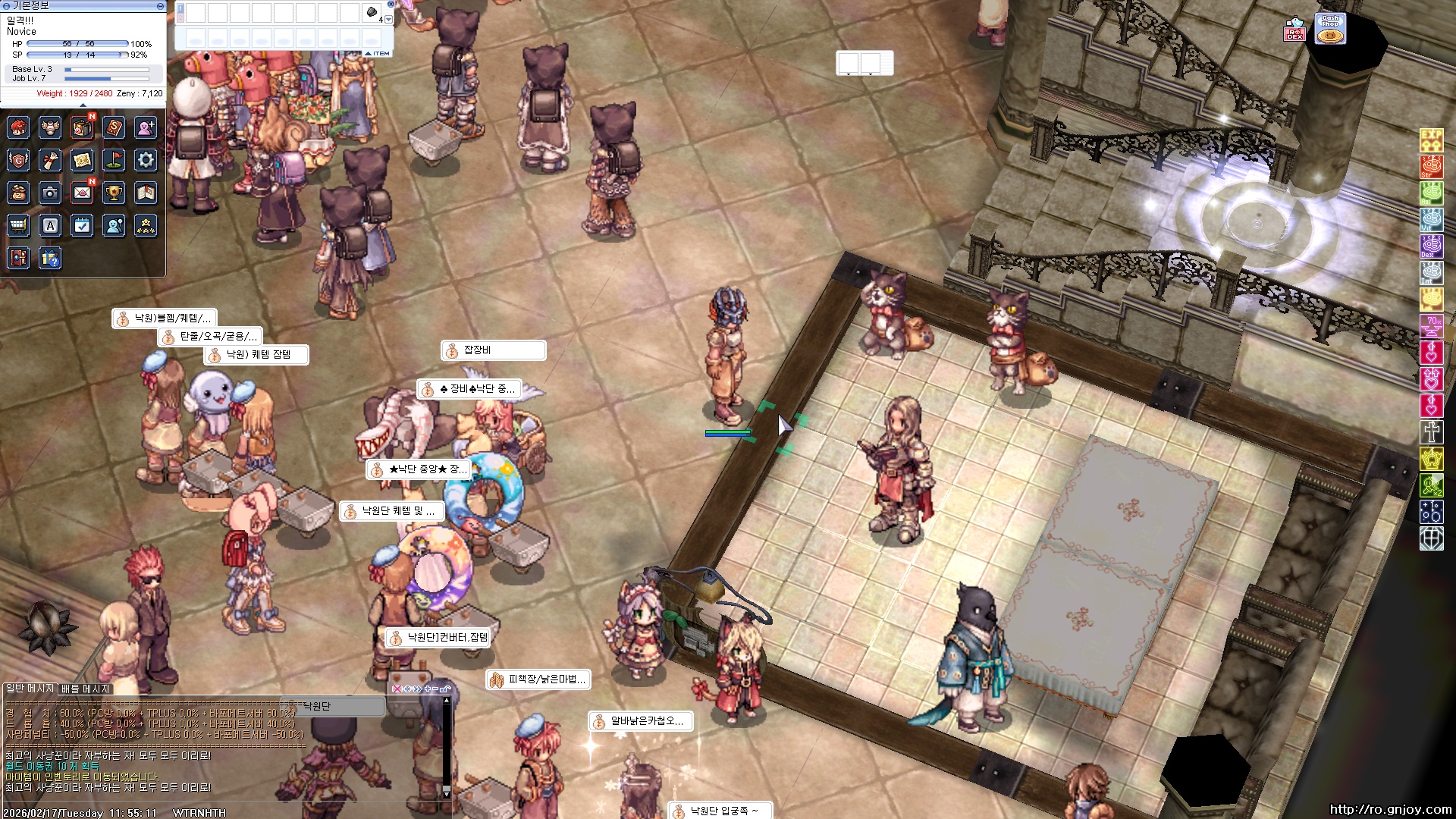1456x819 pixels.
Task: Switch to the 배틀 메시지 chat tab
Action: pos(86,689)
